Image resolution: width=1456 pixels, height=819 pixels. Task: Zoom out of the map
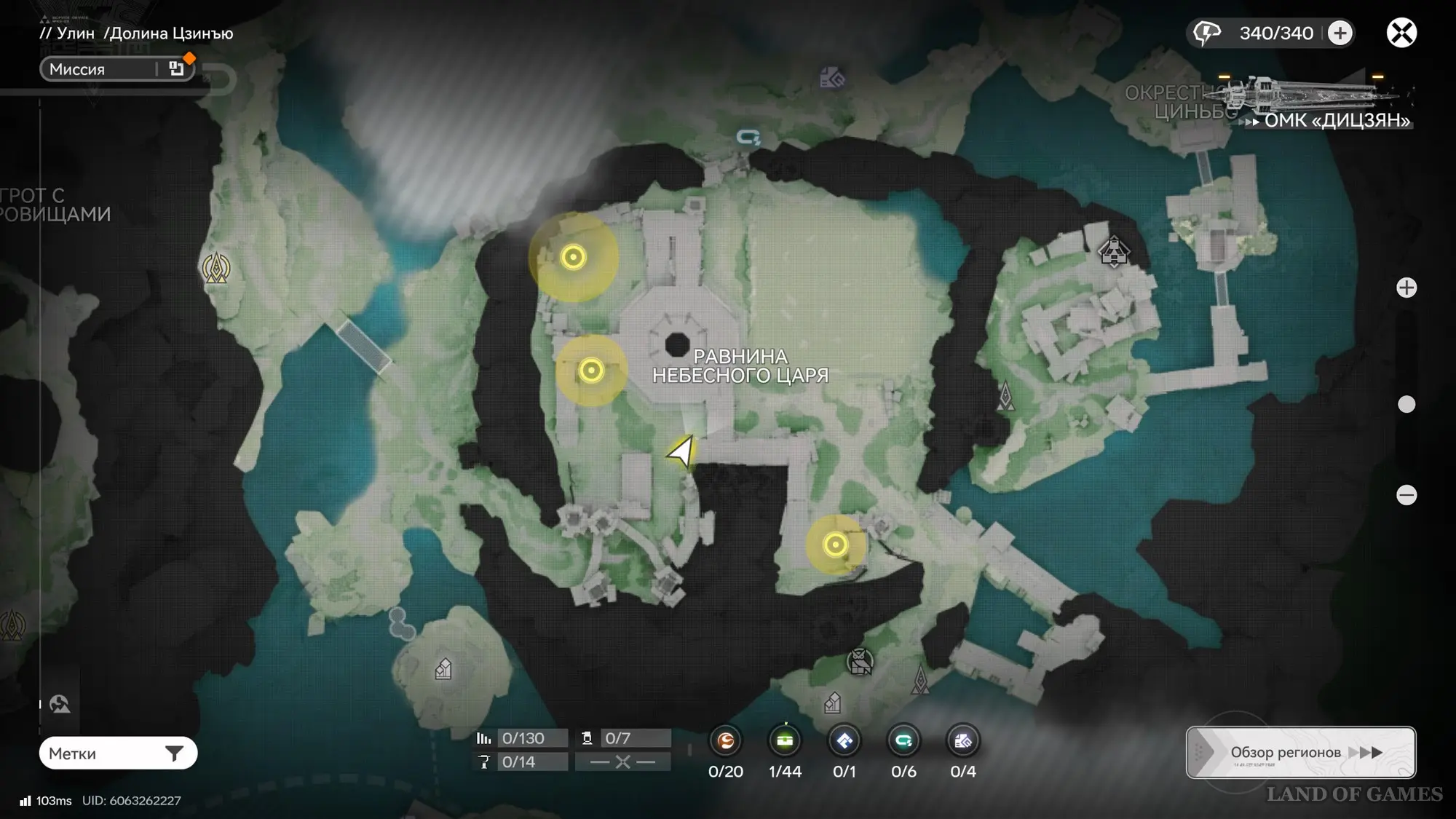click(1406, 495)
